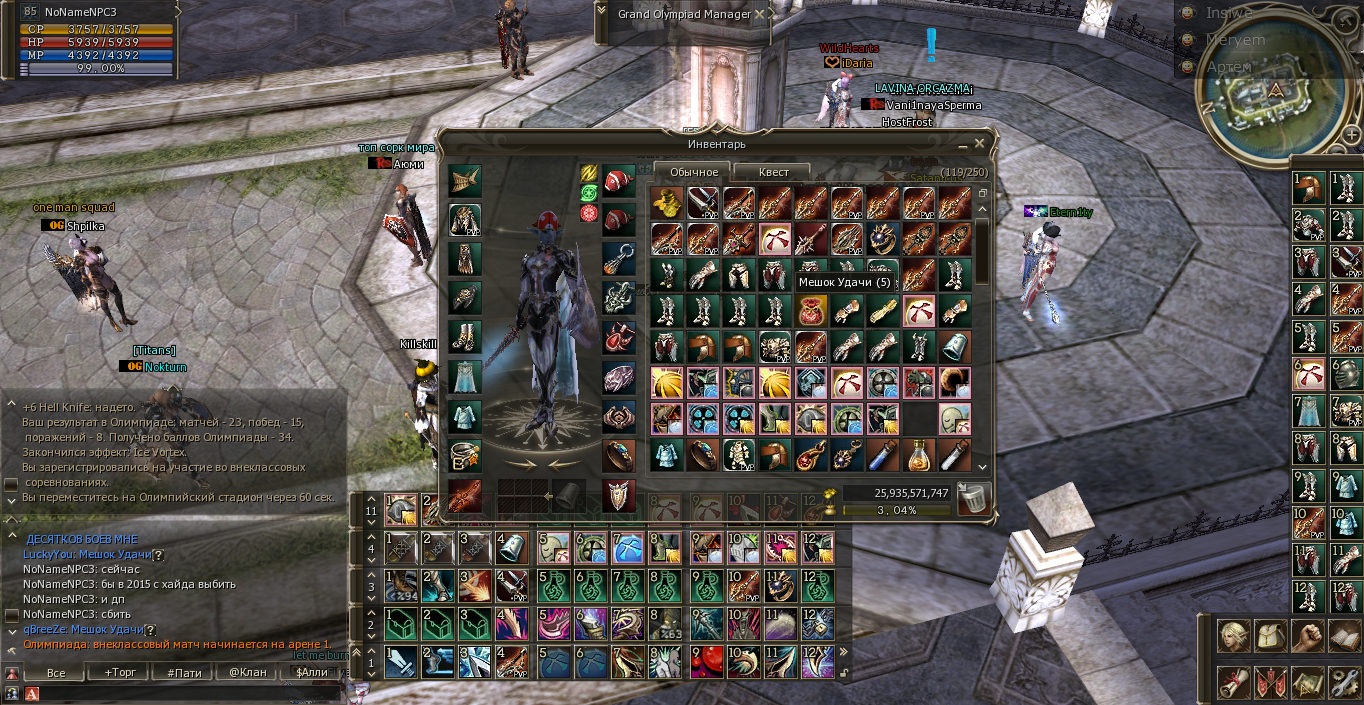This screenshot has width=1364, height=705.
Task: Switch chat to the +Торг tab
Action: click(x=122, y=672)
